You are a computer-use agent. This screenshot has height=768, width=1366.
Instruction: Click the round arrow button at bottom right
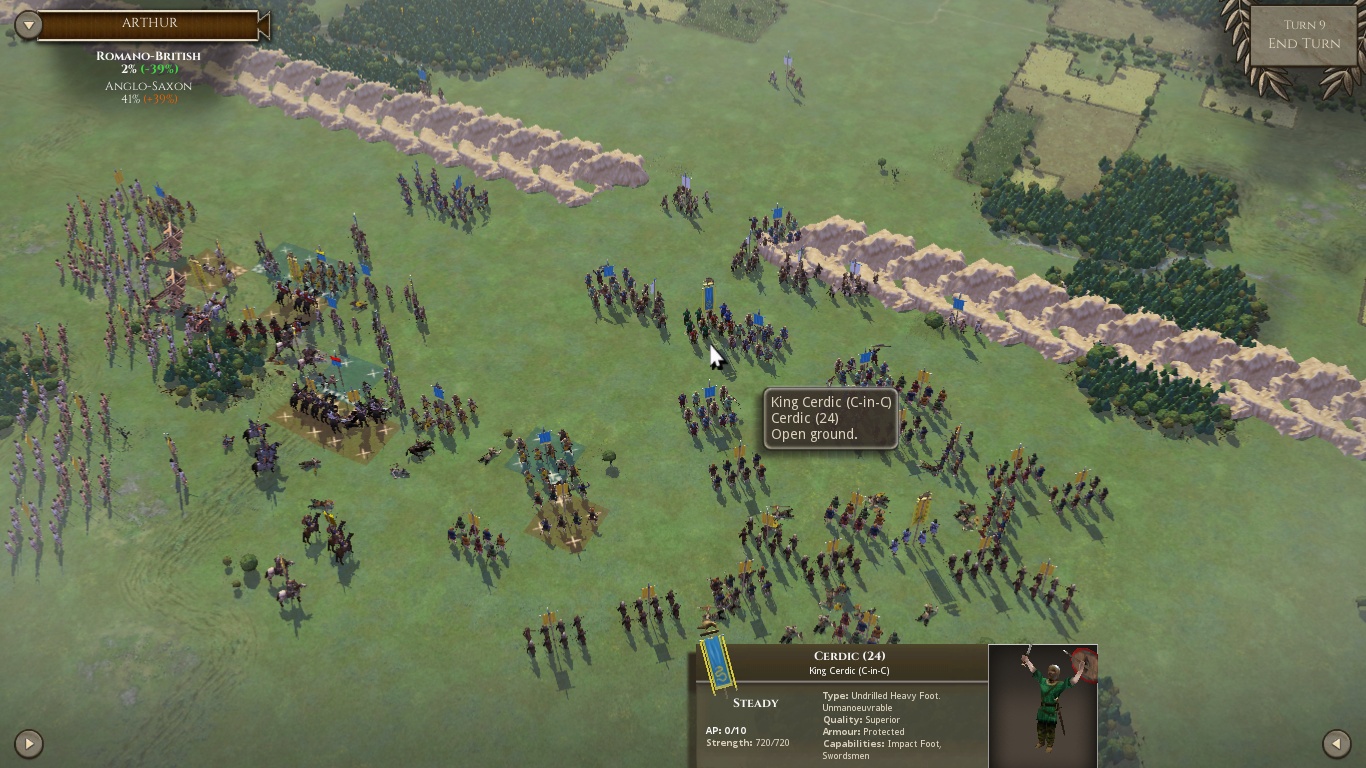pyautogui.click(x=1336, y=743)
